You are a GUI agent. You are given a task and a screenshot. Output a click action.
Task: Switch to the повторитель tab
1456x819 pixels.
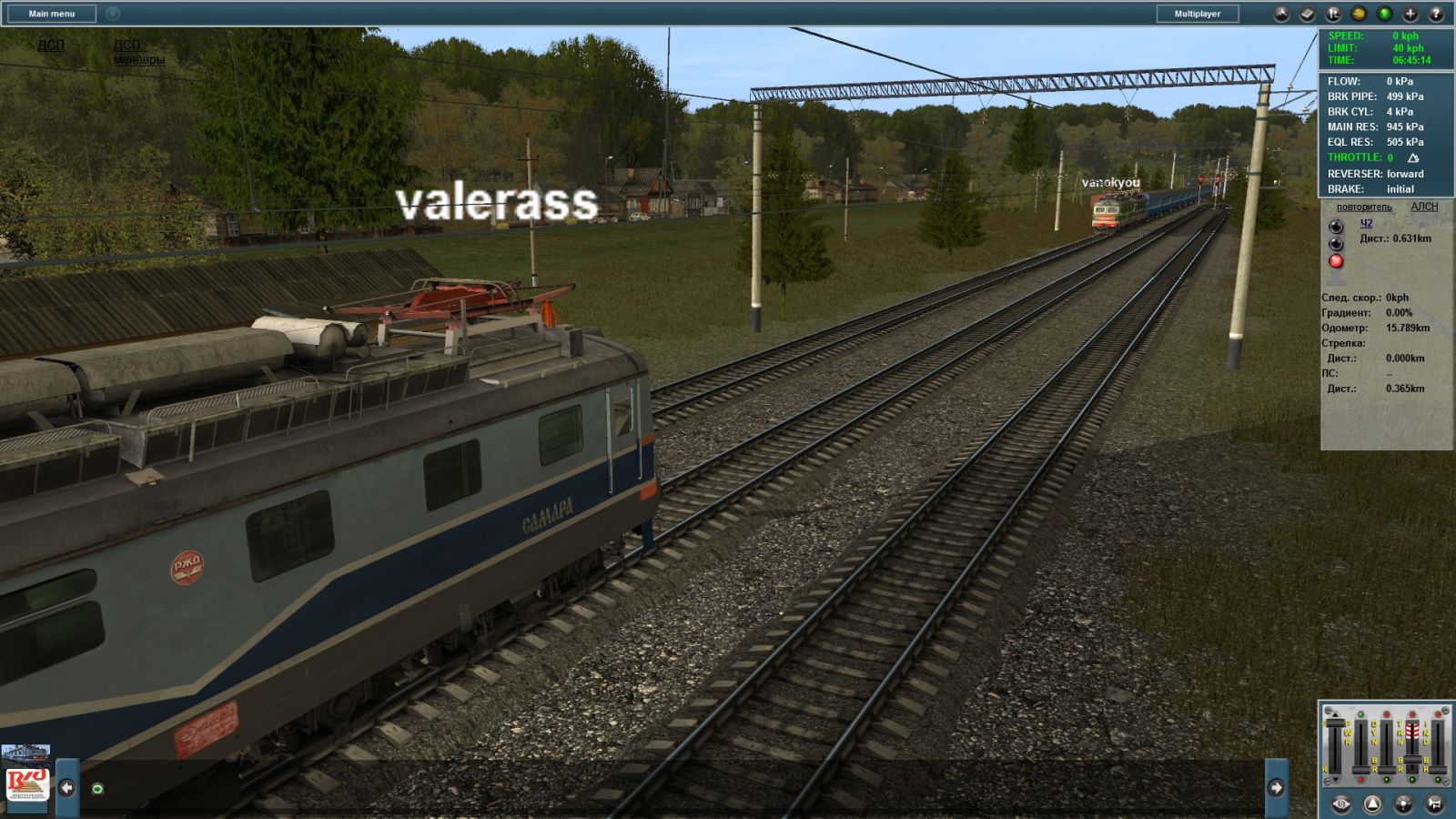1363,207
